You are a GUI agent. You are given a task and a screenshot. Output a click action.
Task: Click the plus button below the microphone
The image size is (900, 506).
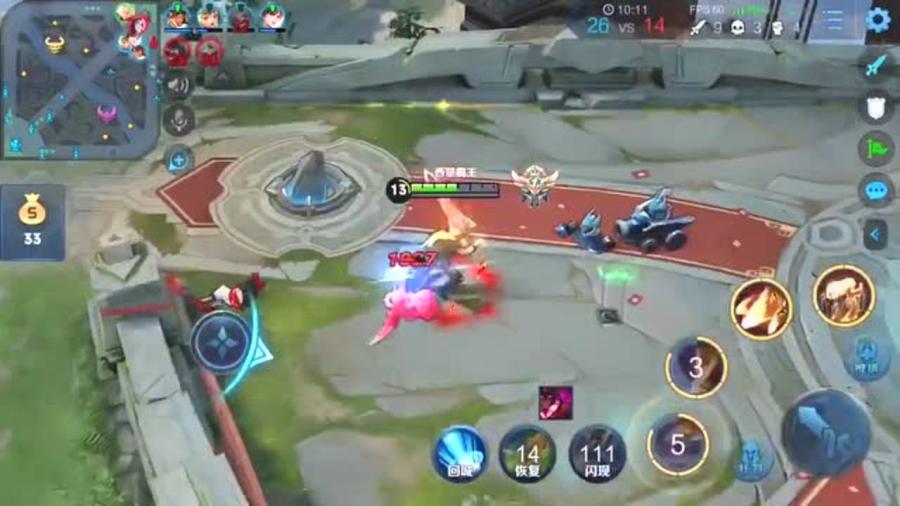179,158
